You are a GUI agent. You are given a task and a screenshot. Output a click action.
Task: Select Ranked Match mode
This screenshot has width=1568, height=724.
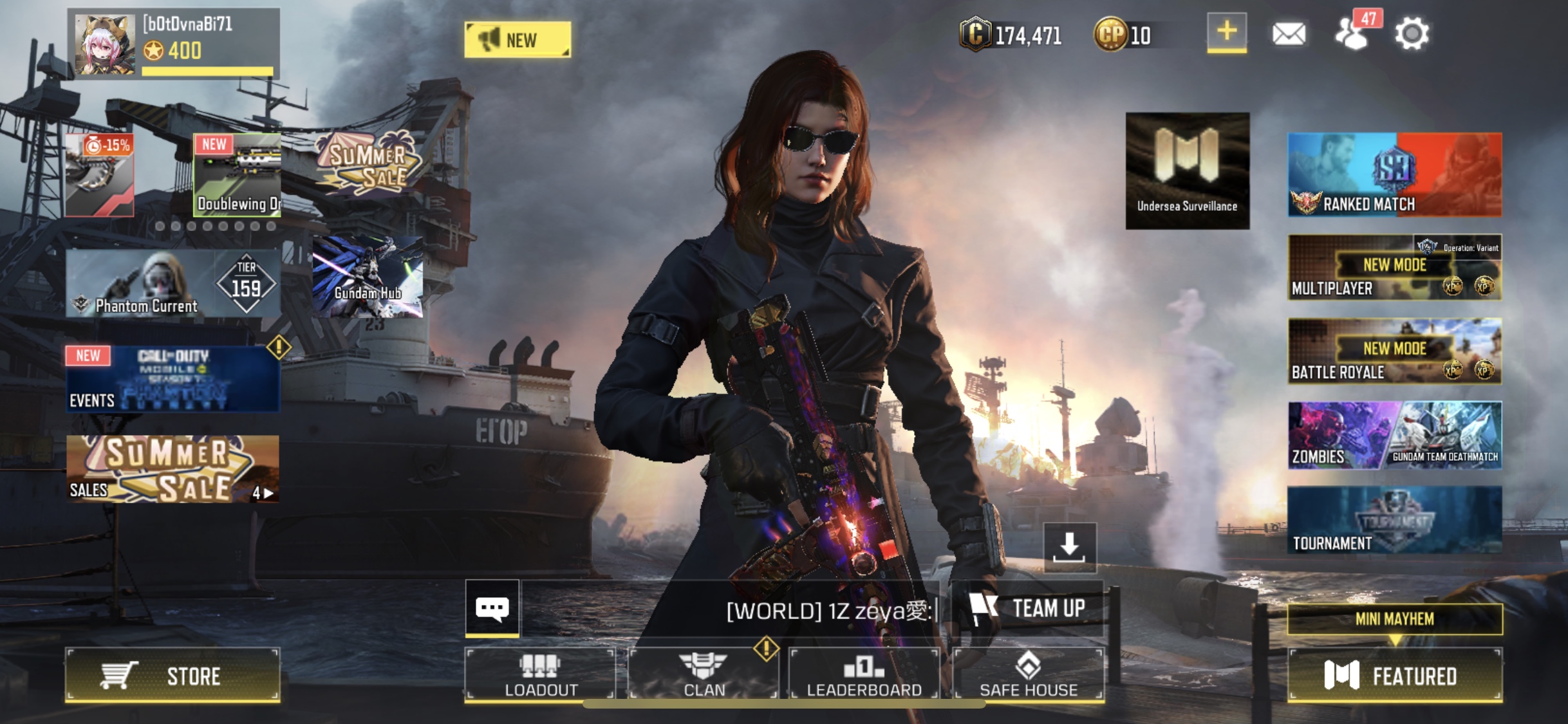[x=1394, y=174]
